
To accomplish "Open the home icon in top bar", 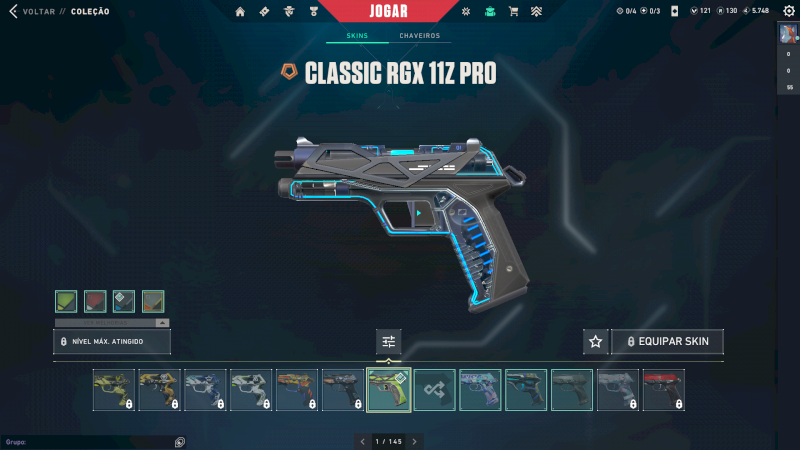I will 240,12.
